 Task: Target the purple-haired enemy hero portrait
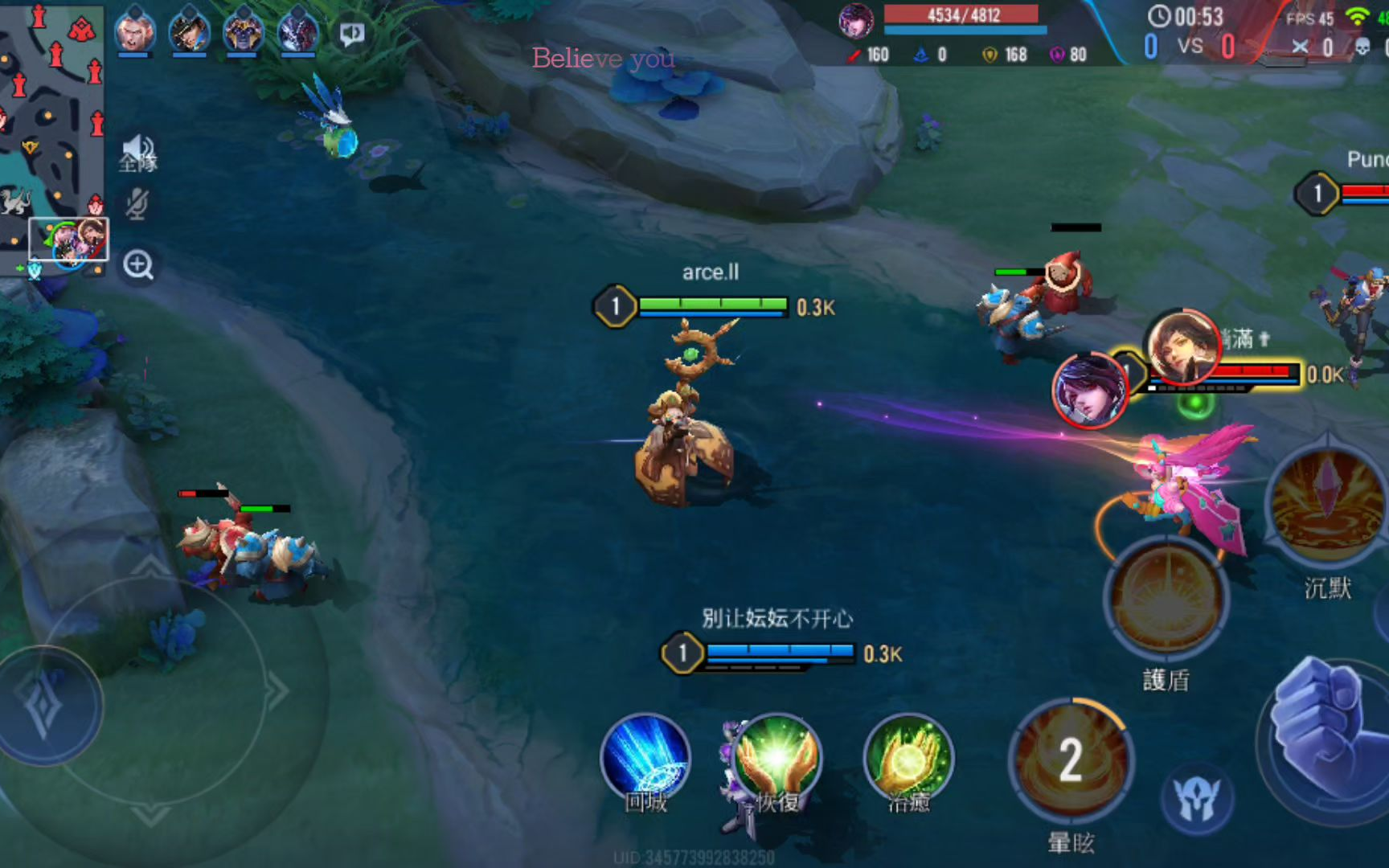pyautogui.click(x=1091, y=390)
